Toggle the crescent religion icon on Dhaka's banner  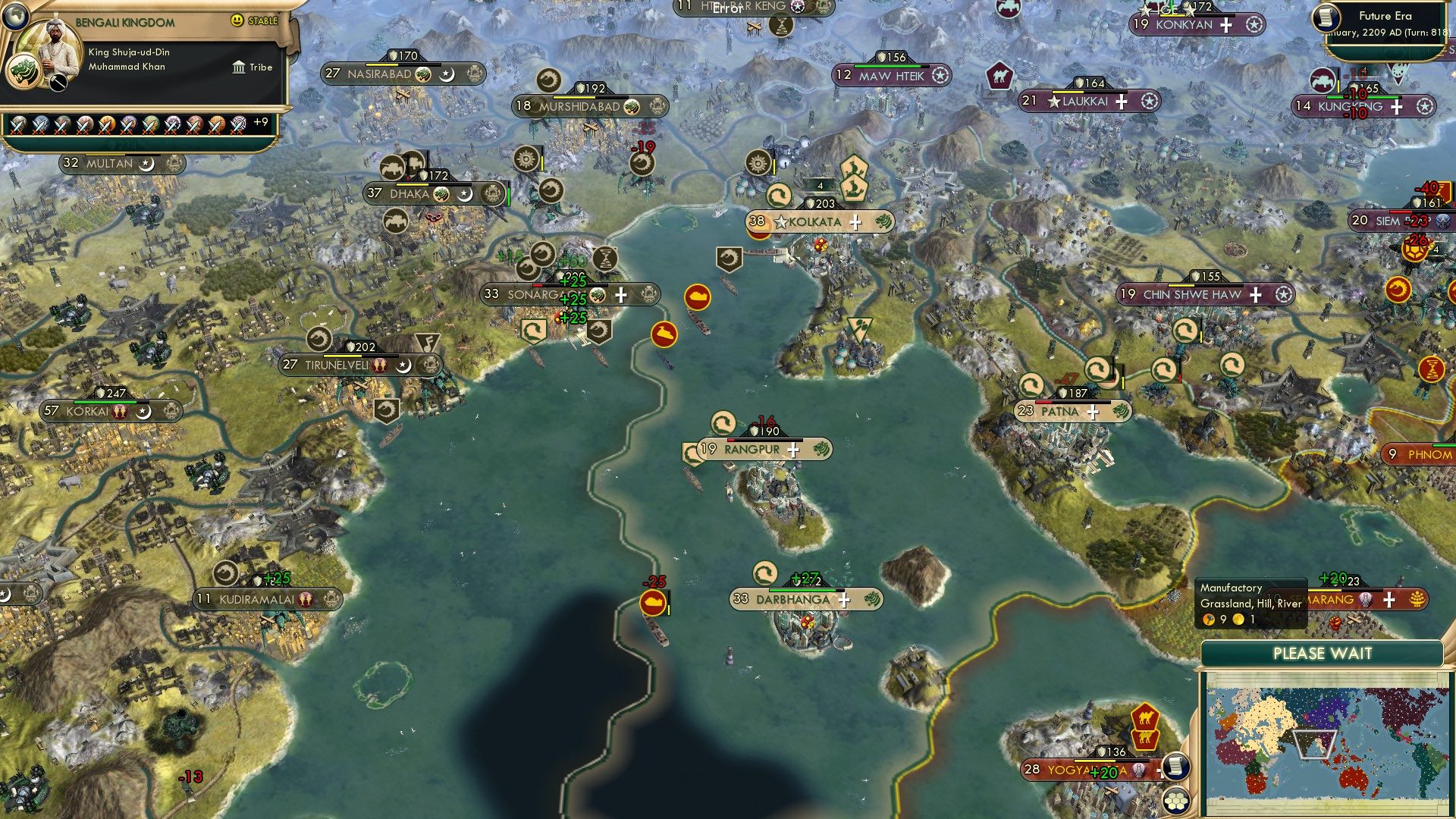[x=463, y=194]
